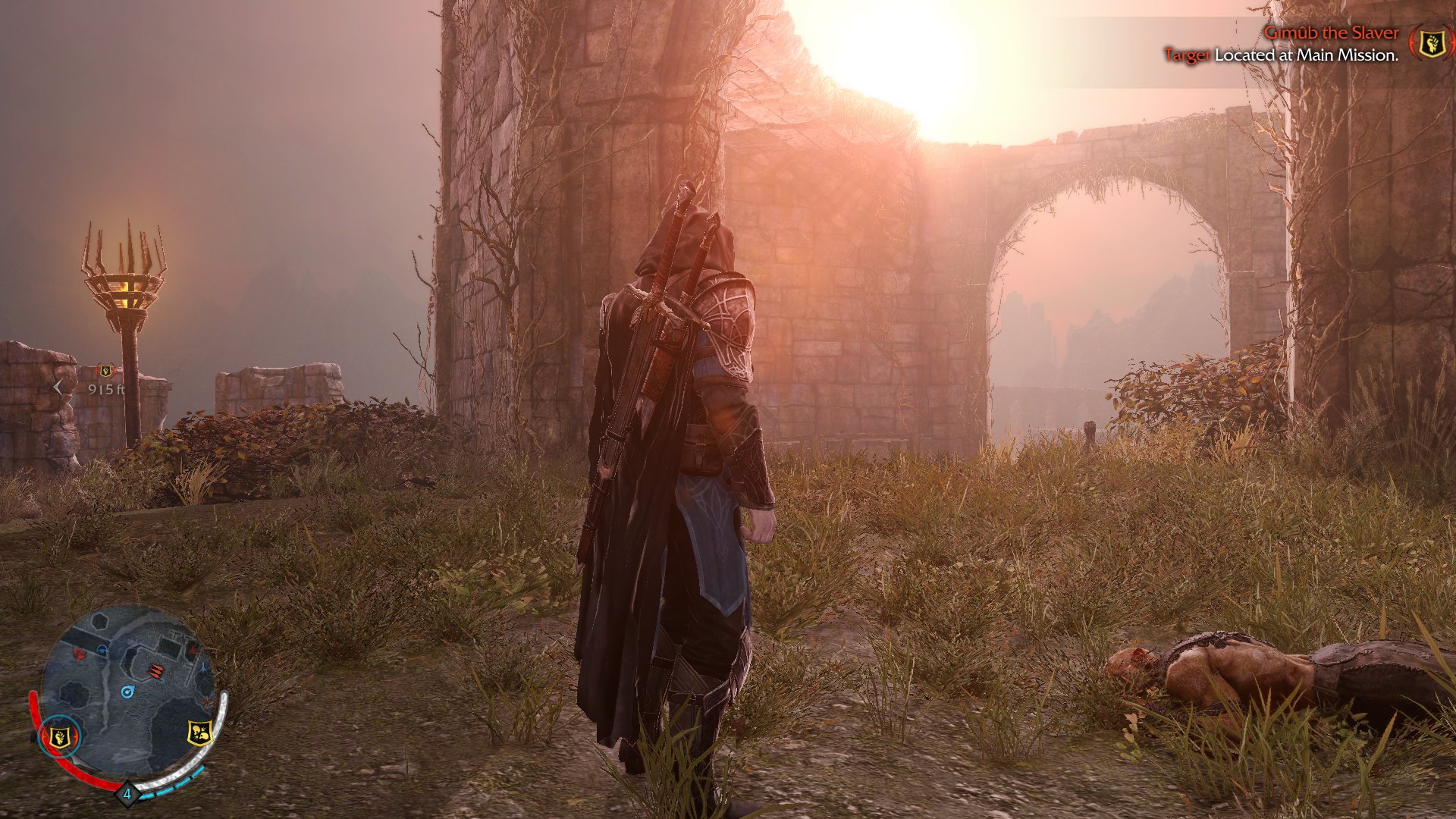
Task: Select the raised-fist mission shield on the minimap
Action: click(59, 736)
